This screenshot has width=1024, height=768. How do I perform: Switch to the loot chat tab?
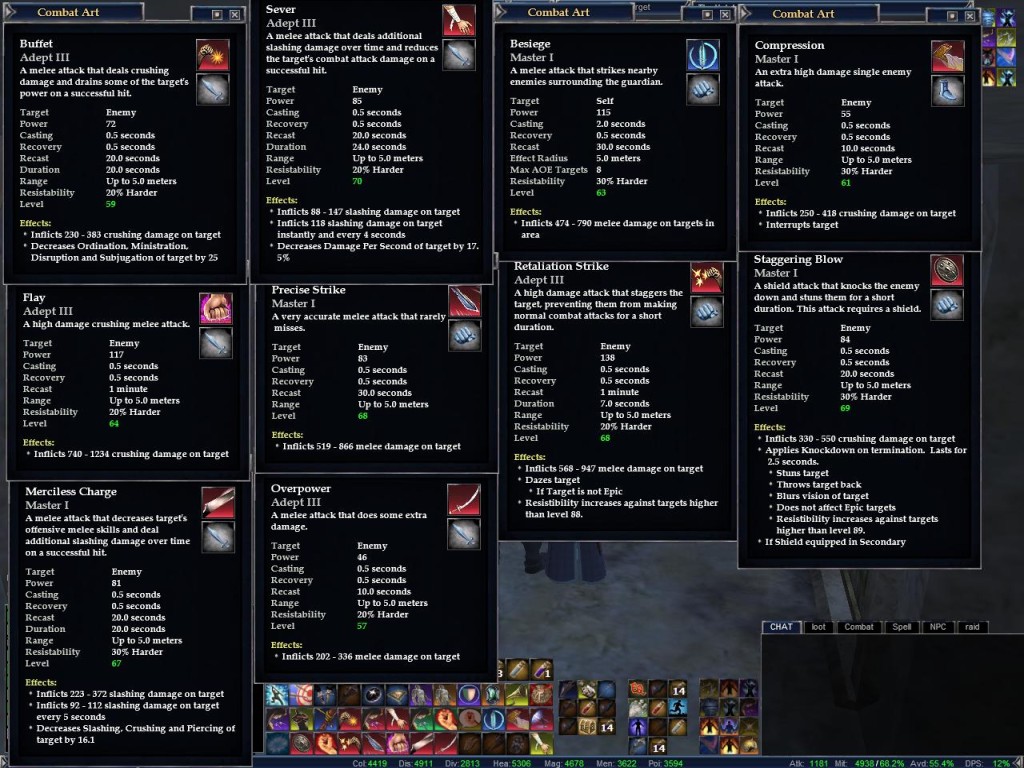(818, 627)
